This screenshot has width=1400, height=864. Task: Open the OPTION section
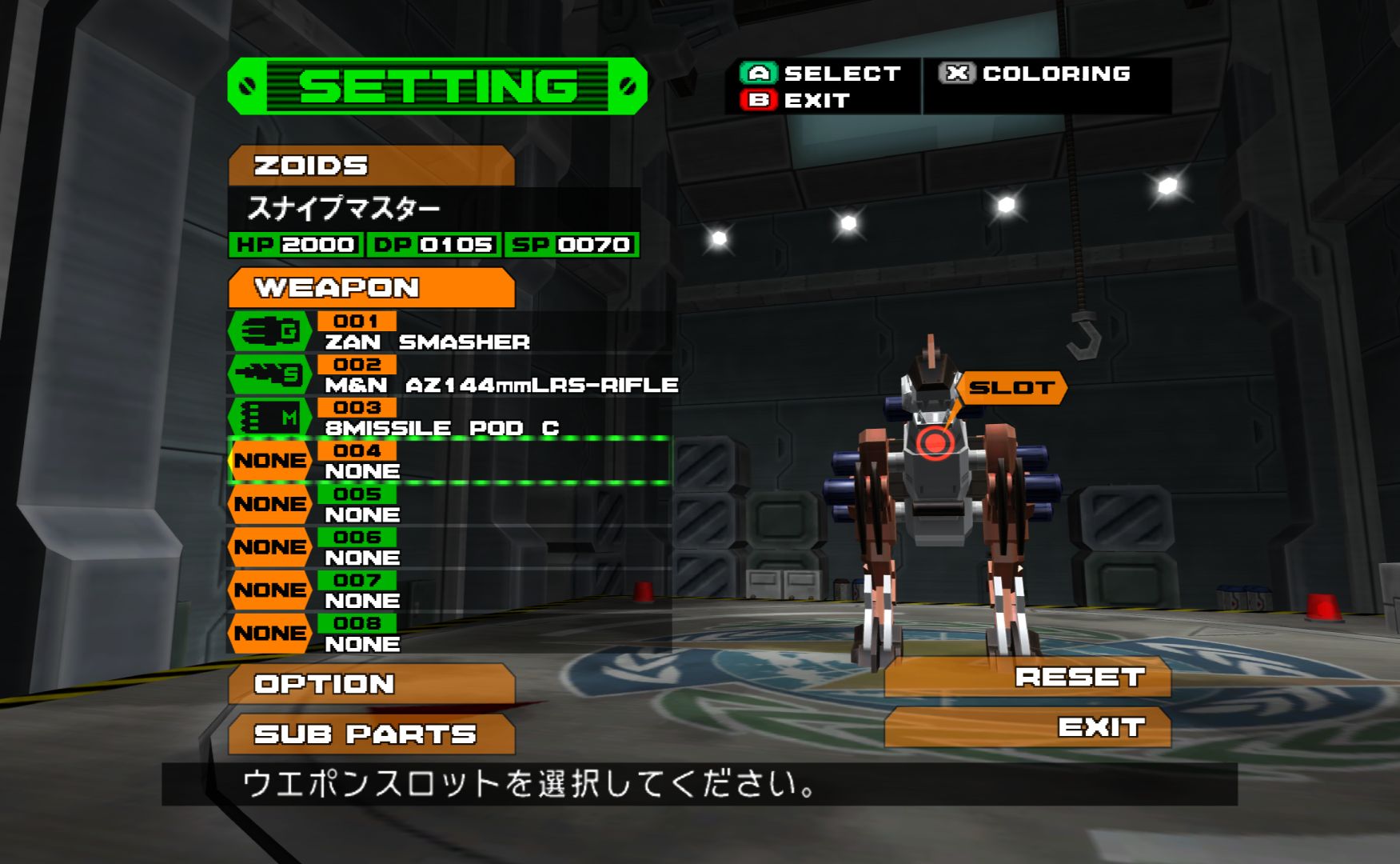371,684
